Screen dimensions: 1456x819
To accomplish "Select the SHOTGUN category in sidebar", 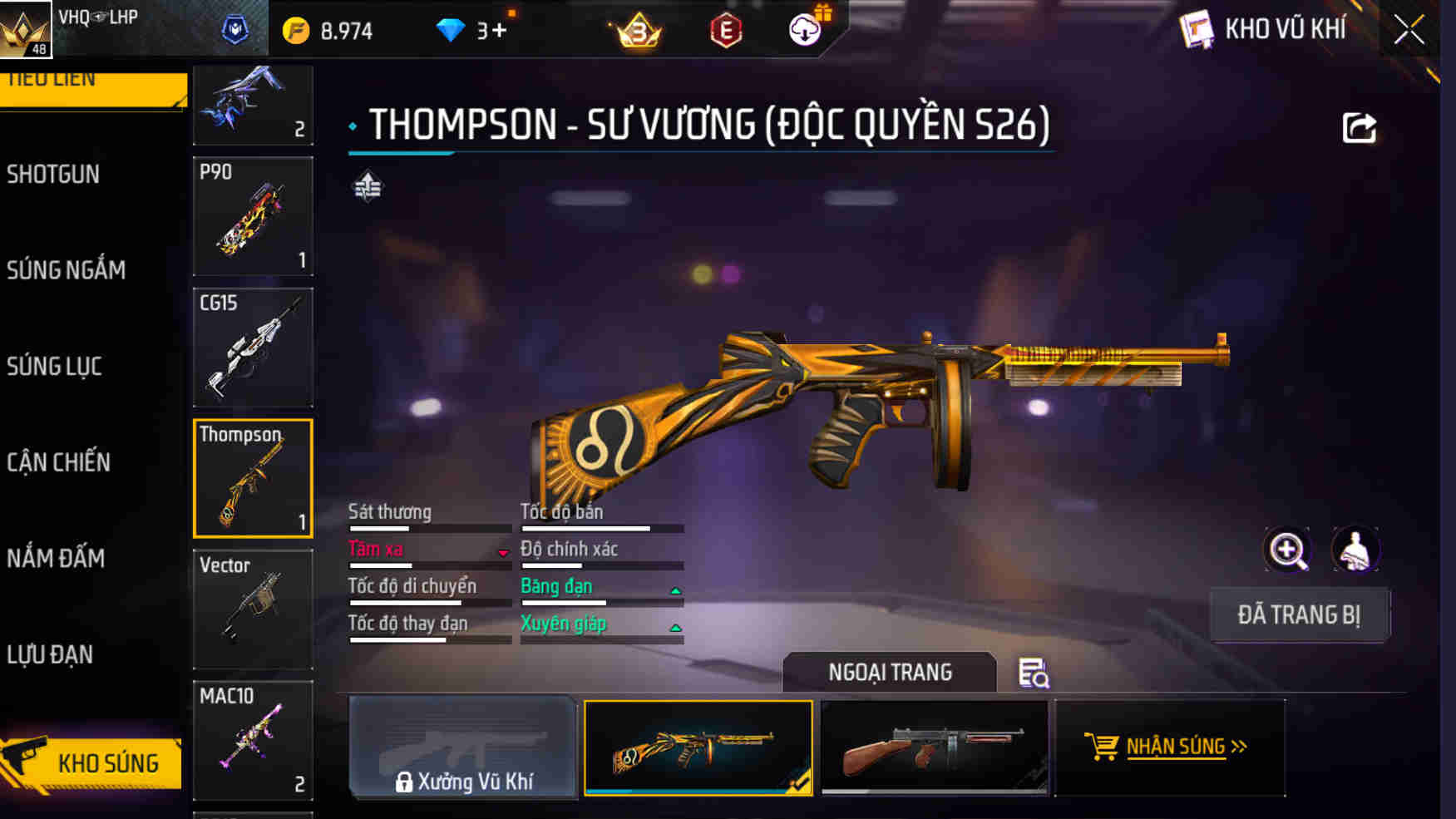I will [x=55, y=175].
